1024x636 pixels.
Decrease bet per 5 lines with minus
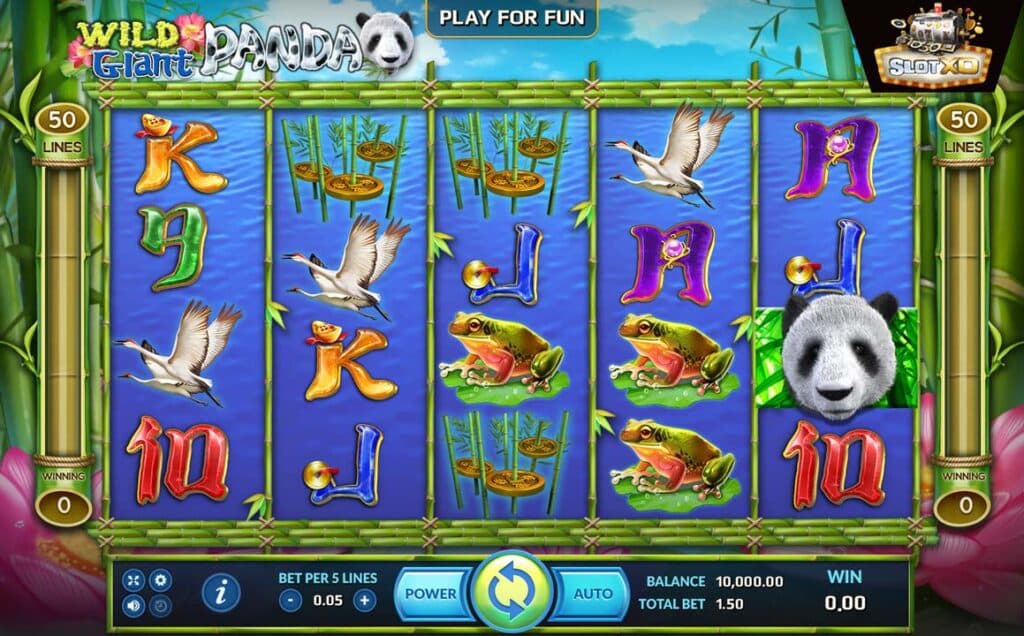pos(290,600)
